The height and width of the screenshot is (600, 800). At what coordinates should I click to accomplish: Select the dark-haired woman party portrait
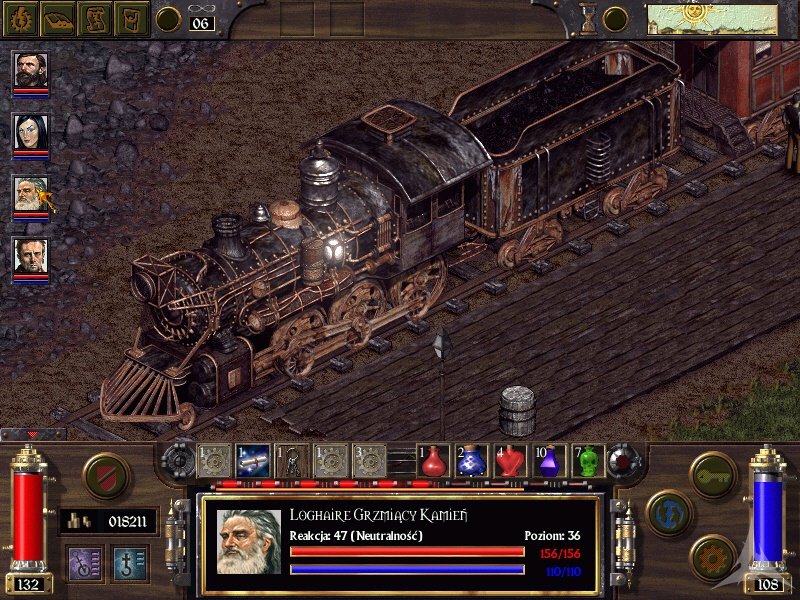point(30,132)
